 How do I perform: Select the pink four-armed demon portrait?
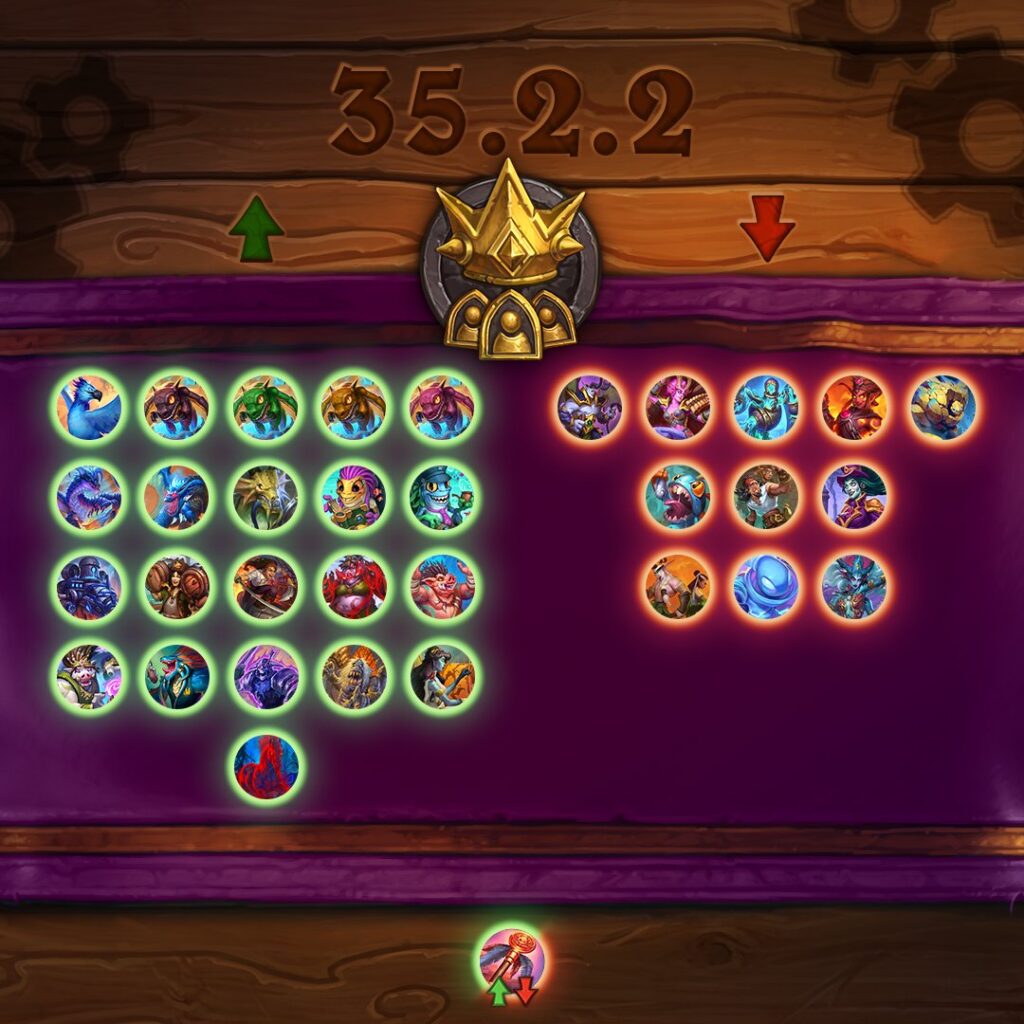(678, 408)
